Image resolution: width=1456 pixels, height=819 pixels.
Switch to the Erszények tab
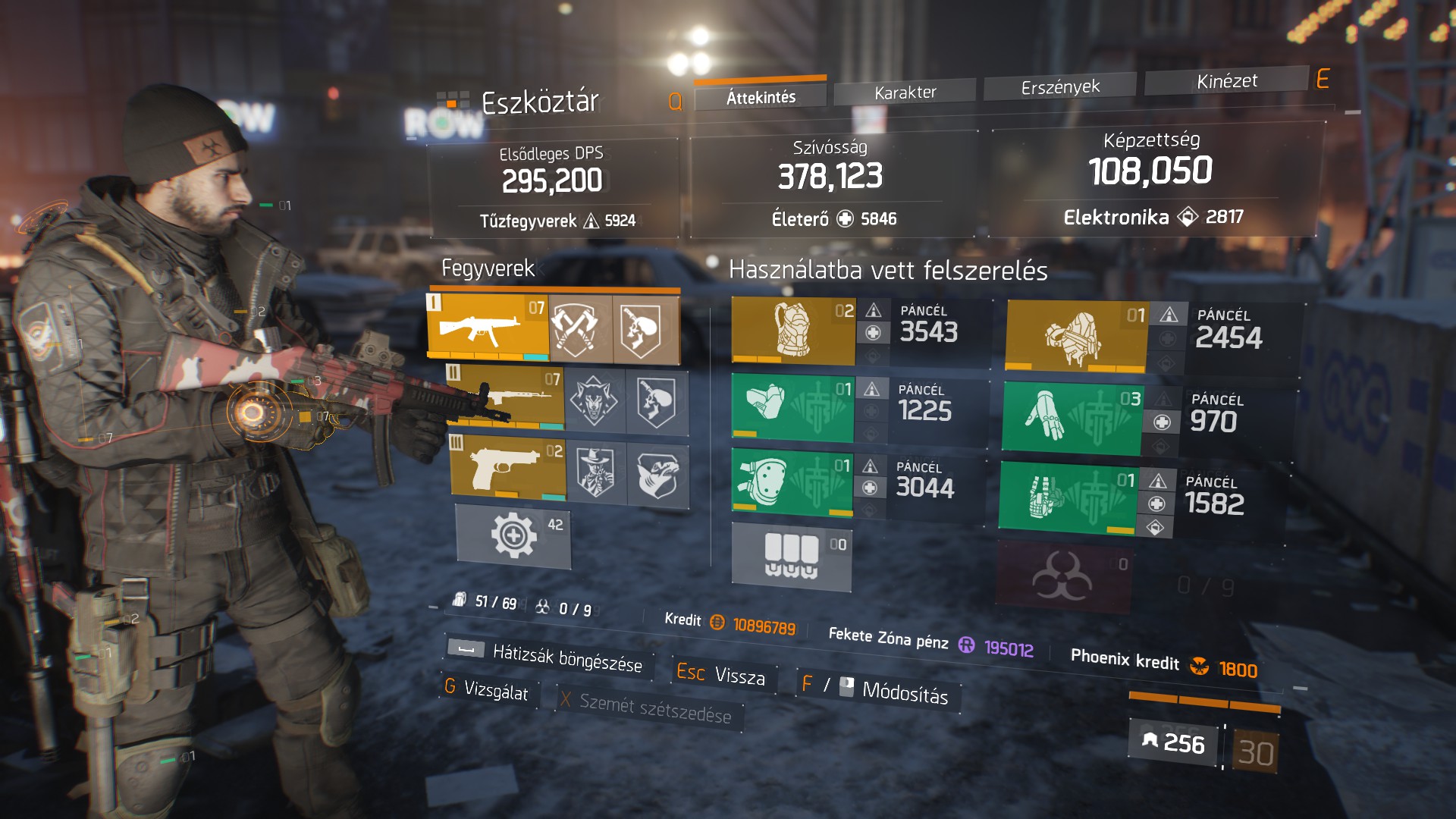pos(1060,87)
